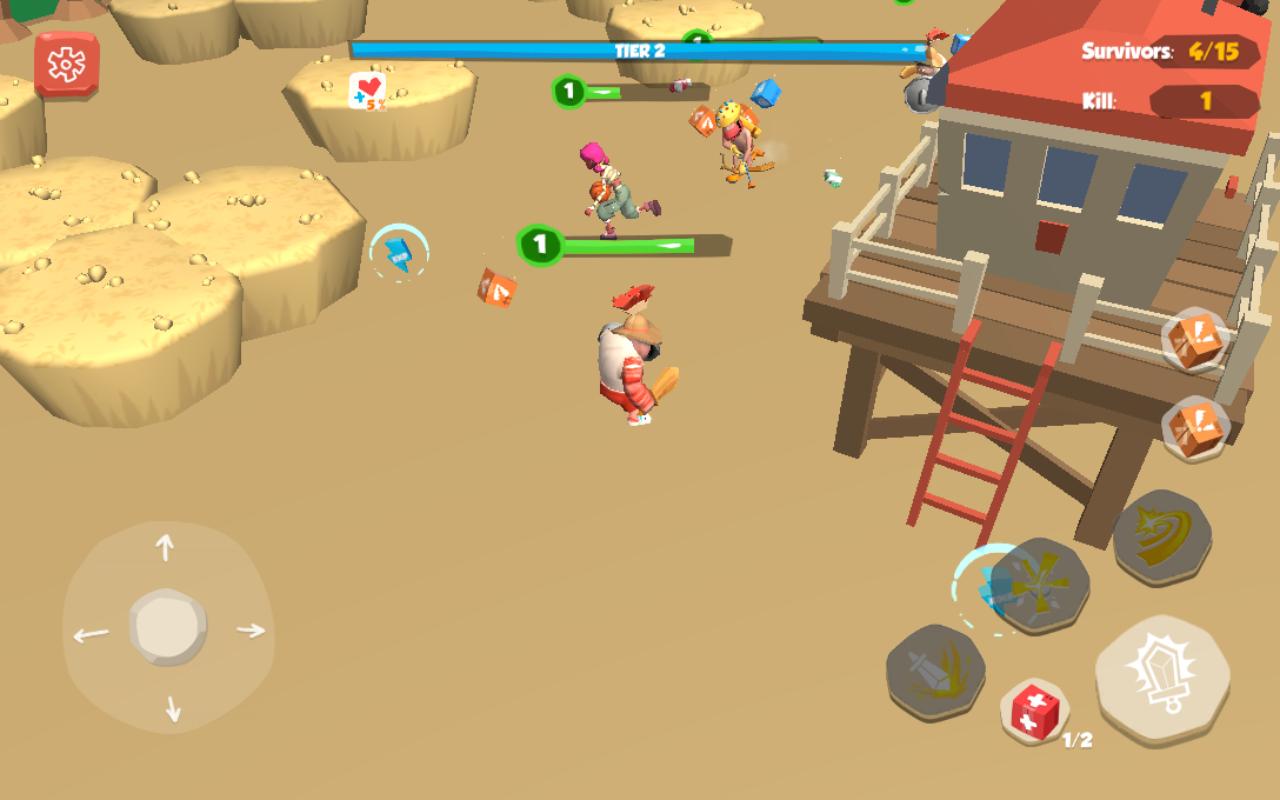Open the settings gear menu
Viewport: 1280px width, 800px height.
67,65
